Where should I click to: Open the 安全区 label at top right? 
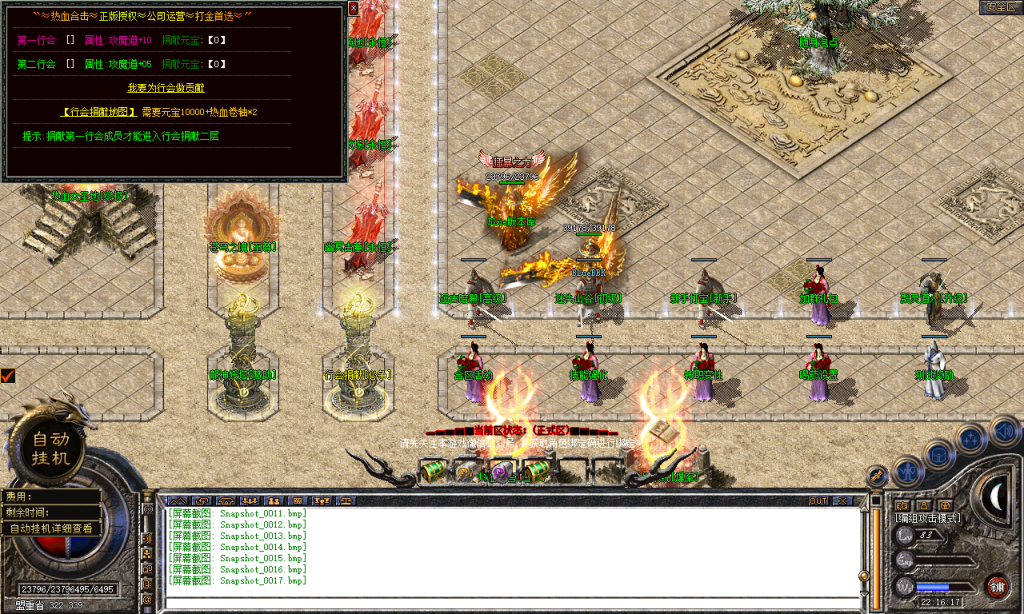(999, 6)
